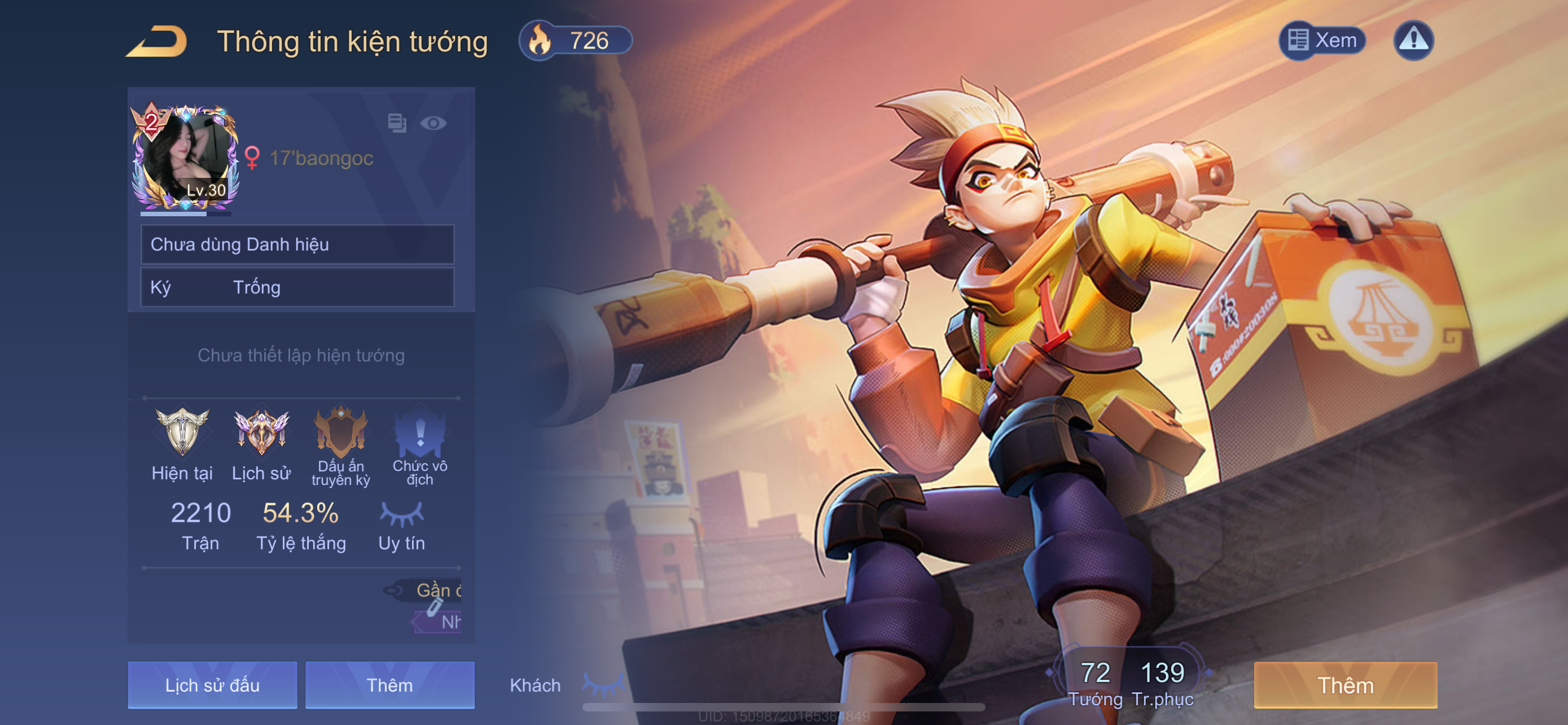Open the card icon beside the eye
Screen dimensions: 1568x725
(x=397, y=124)
